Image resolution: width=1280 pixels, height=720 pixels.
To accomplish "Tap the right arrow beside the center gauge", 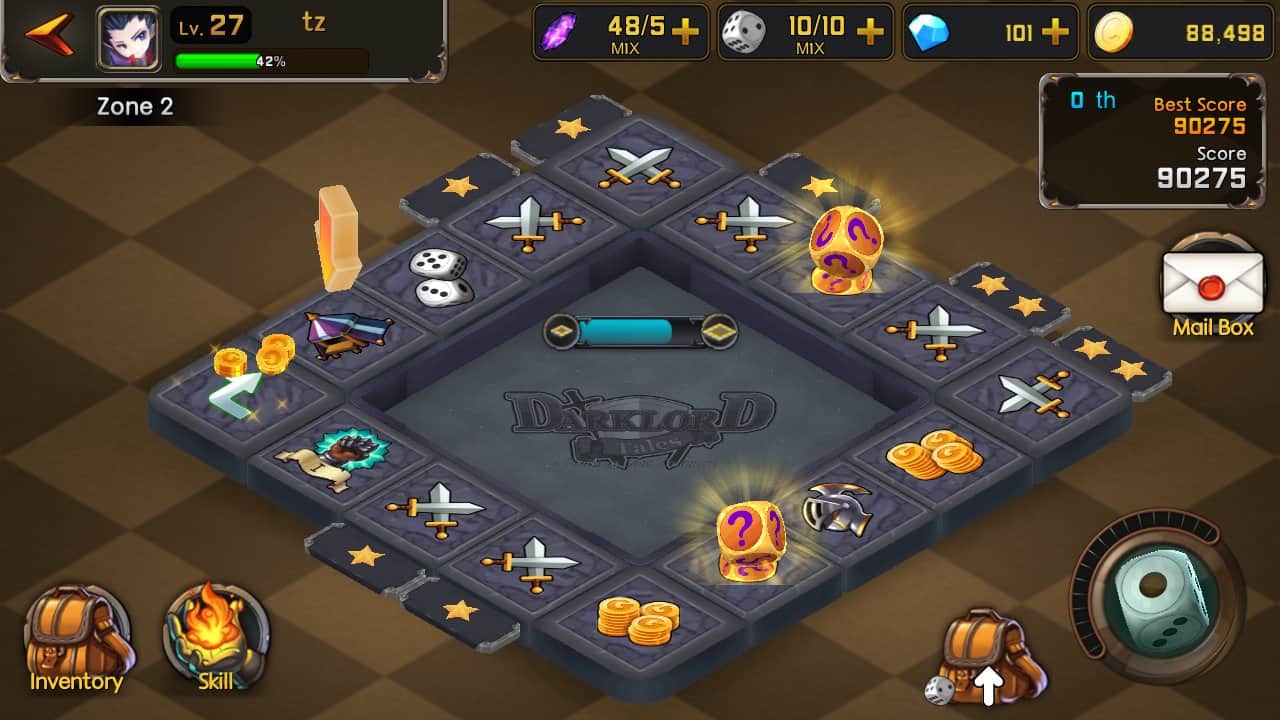I will coord(721,328).
